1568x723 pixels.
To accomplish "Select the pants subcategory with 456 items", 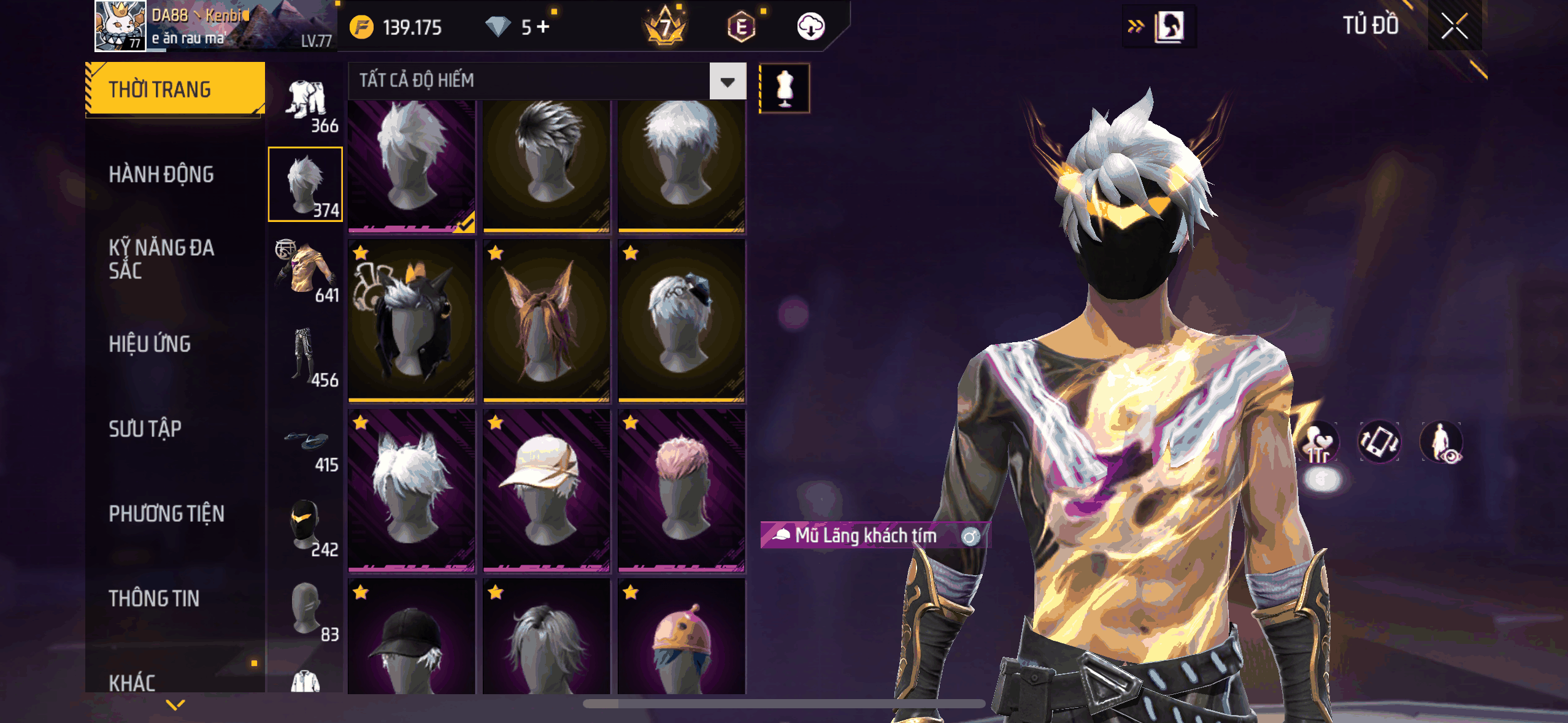I will click(x=306, y=356).
